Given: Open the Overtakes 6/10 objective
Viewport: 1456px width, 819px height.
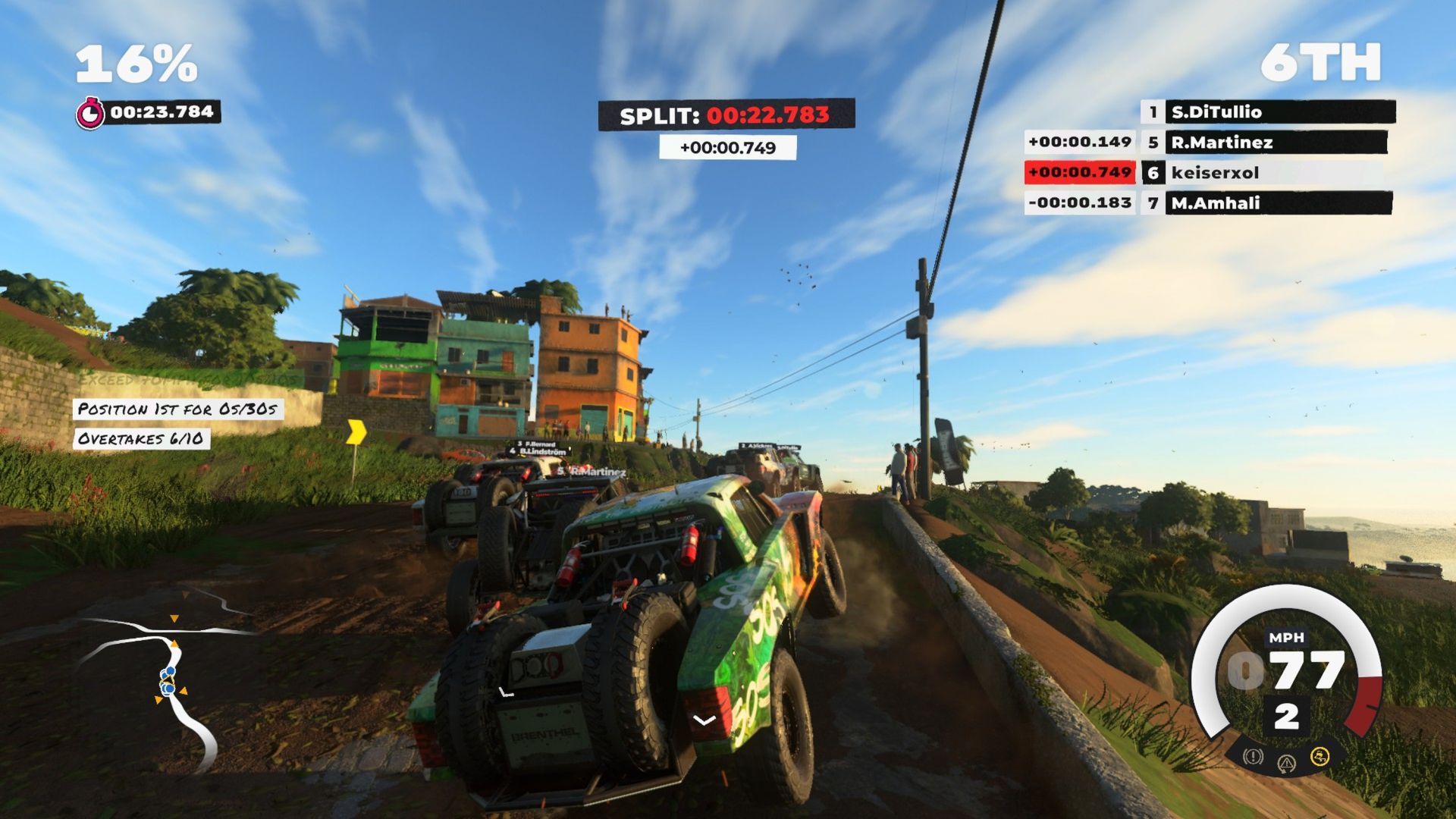Looking at the screenshot, I should [x=141, y=439].
